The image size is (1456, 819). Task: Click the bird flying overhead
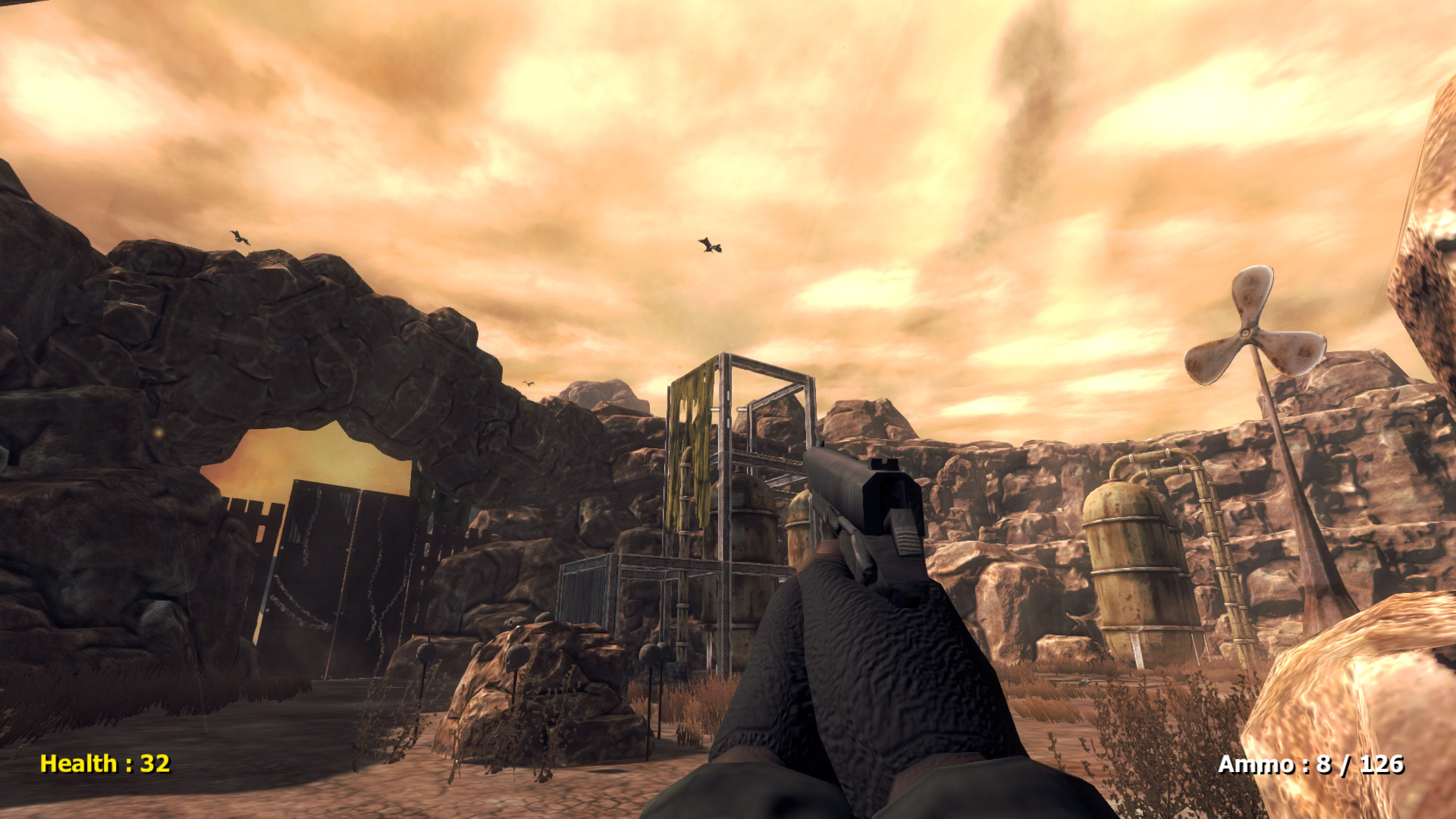(x=709, y=246)
